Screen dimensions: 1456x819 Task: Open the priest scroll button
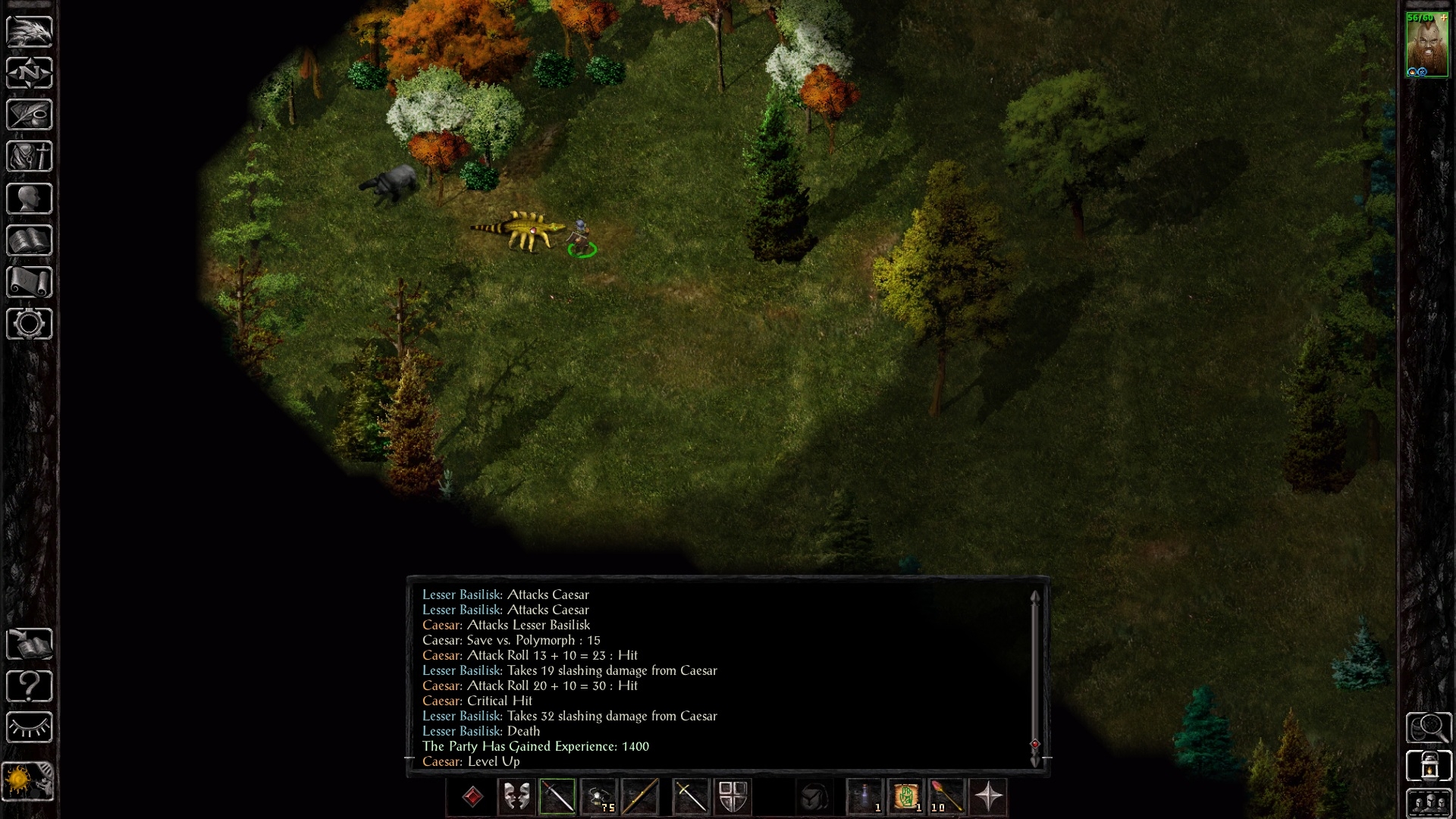(30, 282)
